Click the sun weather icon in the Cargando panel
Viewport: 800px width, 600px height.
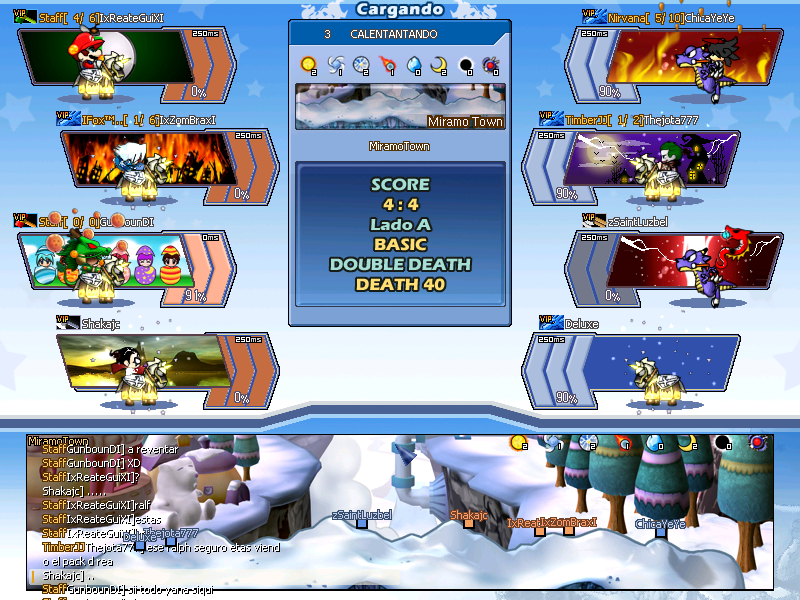tap(308, 65)
